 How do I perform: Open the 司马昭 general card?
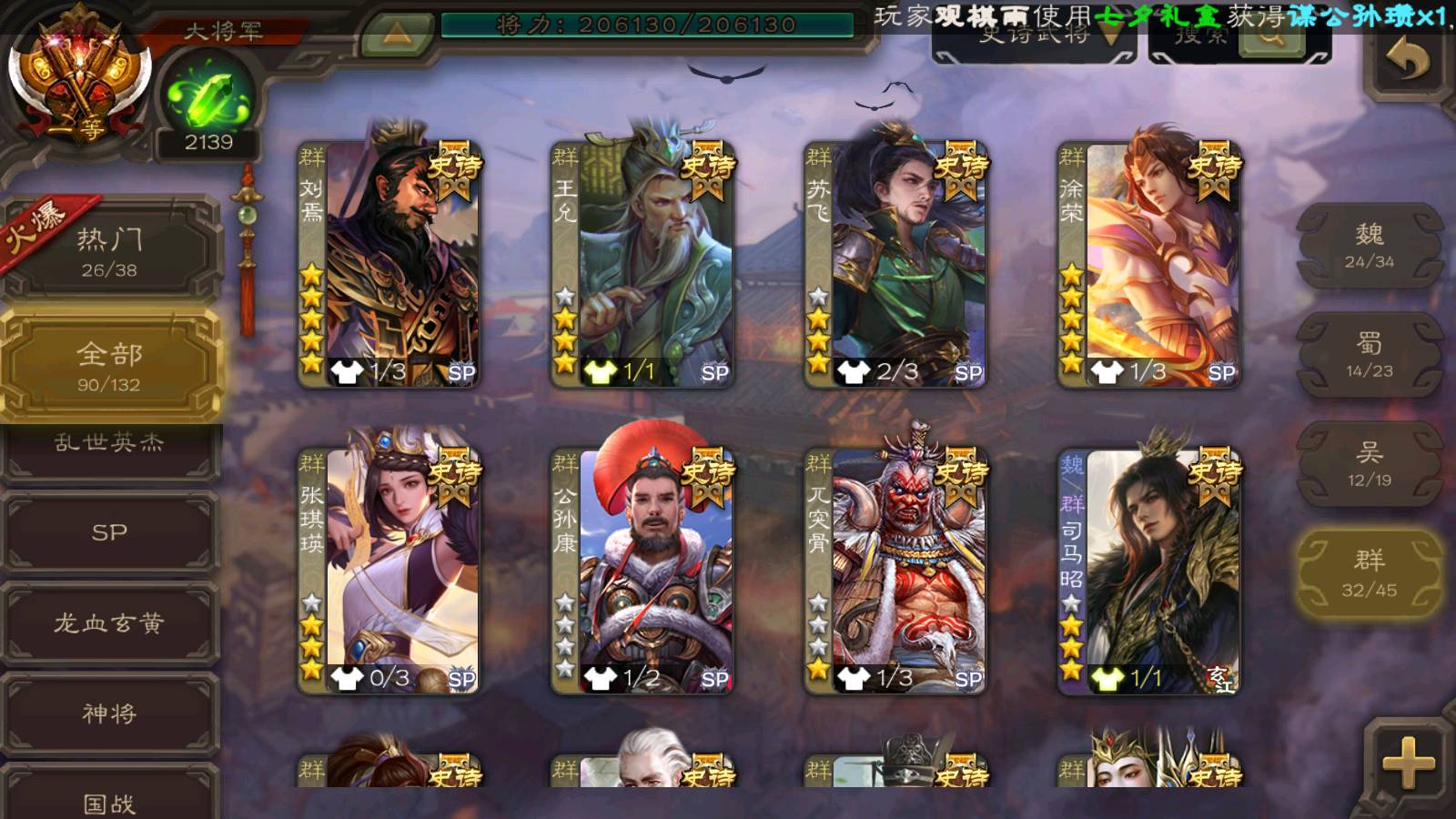point(1149,571)
